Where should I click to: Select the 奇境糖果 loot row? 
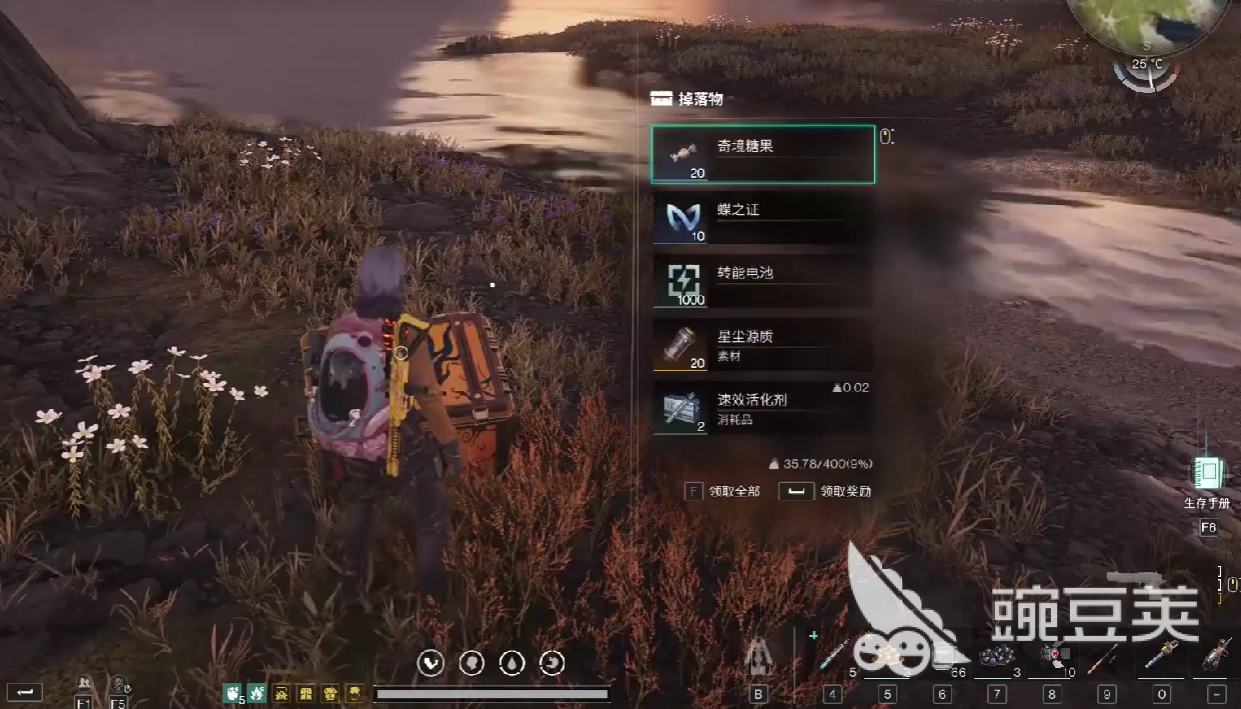coord(763,154)
